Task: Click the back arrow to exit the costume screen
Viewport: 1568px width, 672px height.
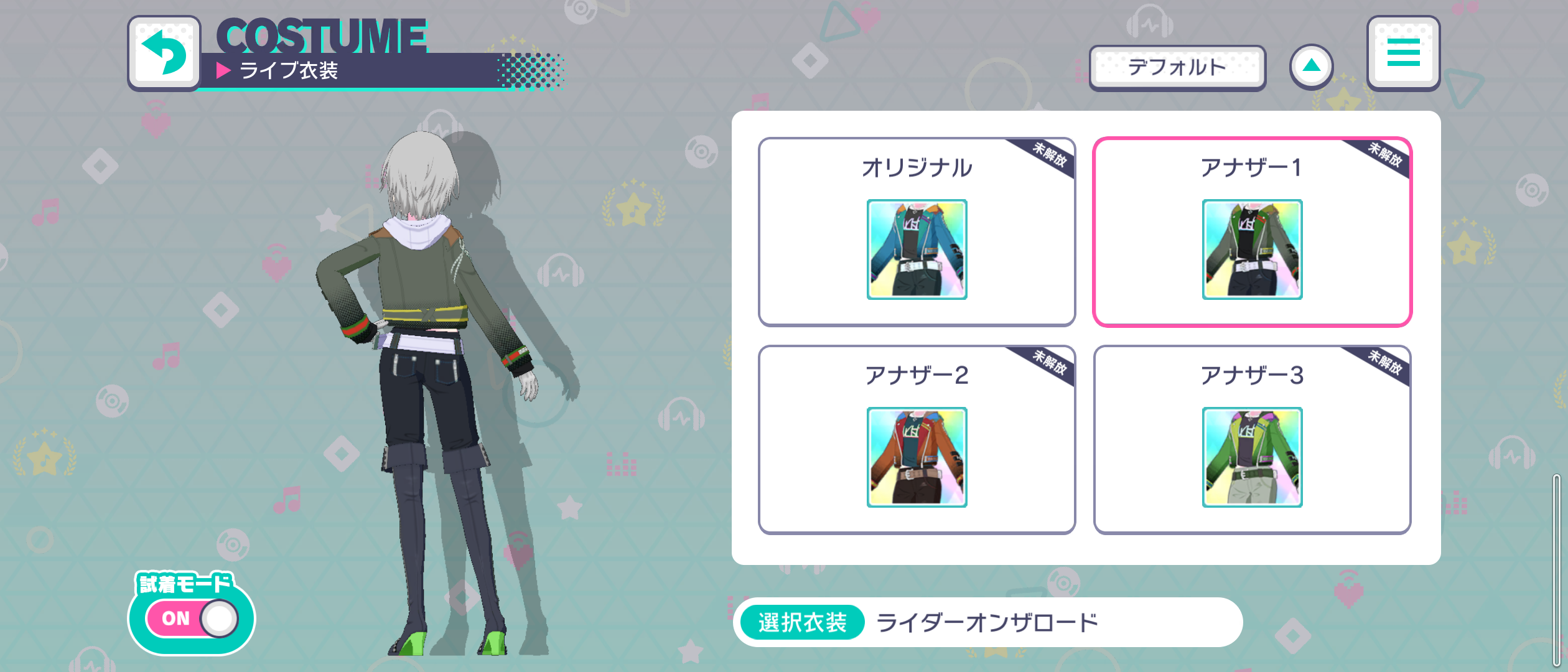Action: point(164,54)
